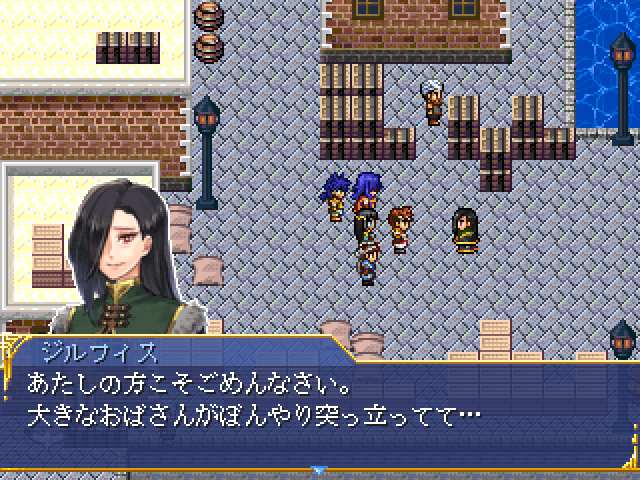The height and width of the screenshot is (480, 640).
Task: Click the dialogue continue arrow
Action: 319,469
